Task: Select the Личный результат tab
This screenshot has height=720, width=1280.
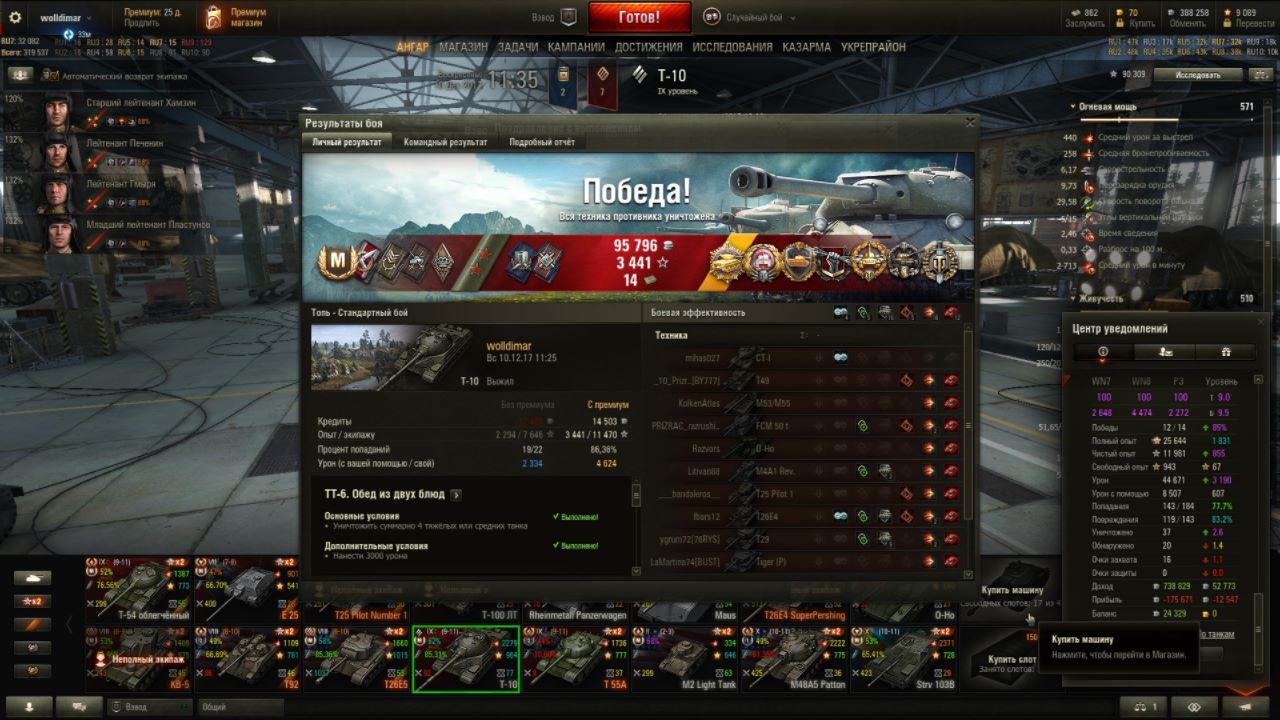Action: [346, 142]
